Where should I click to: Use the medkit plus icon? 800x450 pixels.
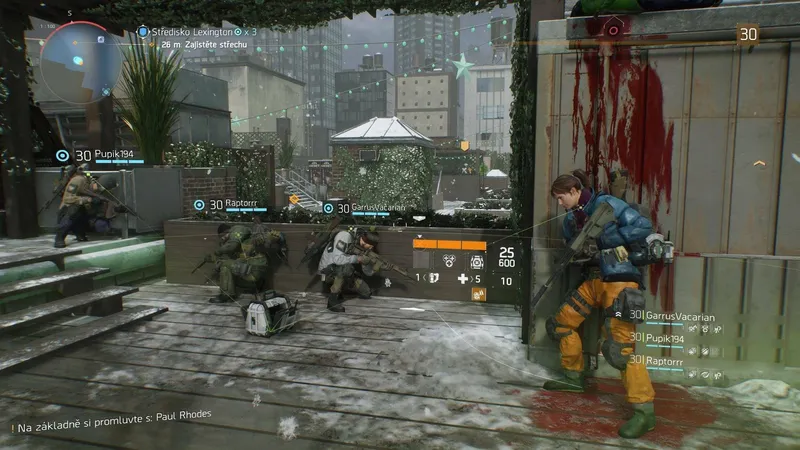463,278
